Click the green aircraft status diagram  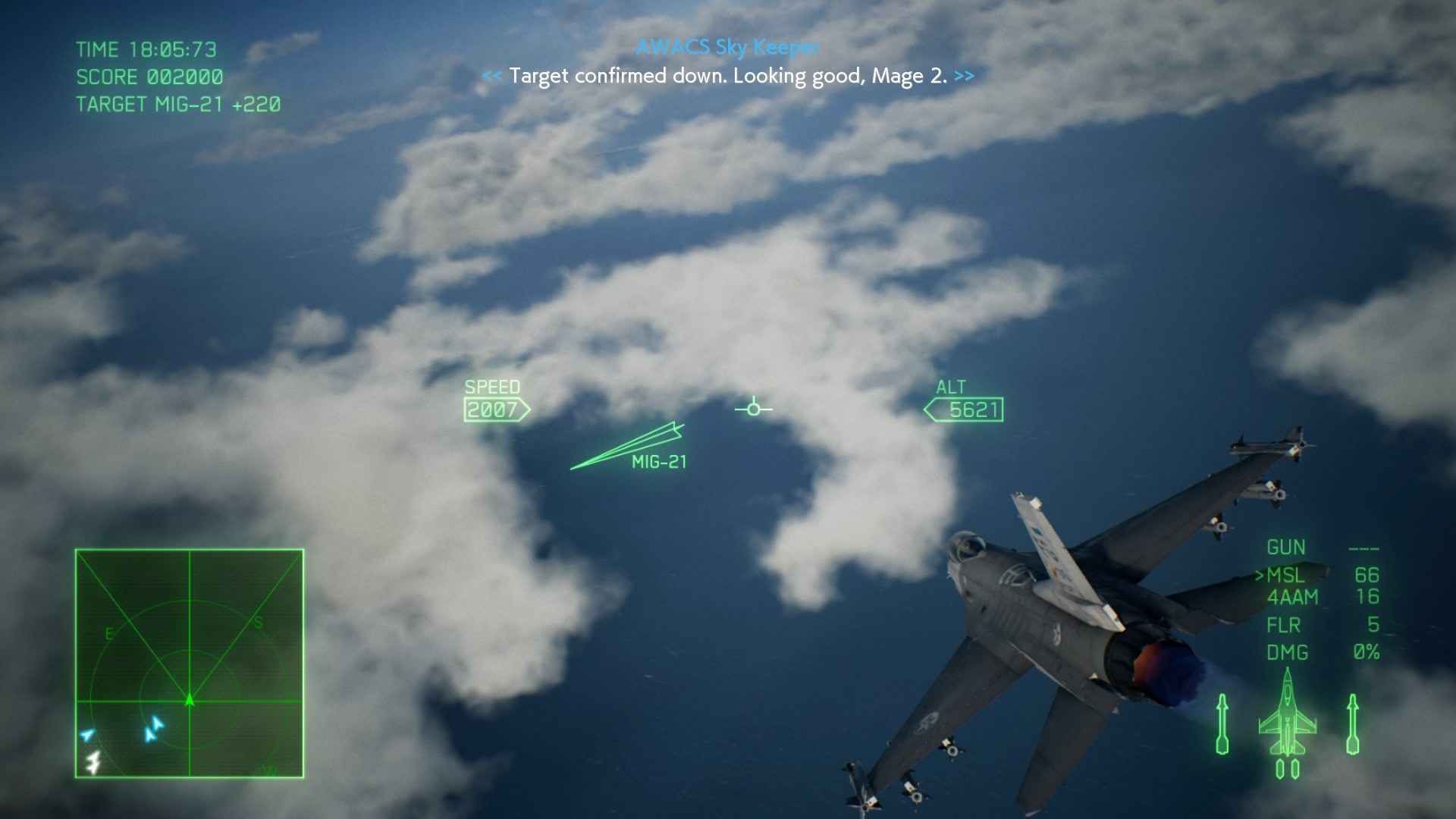tap(1287, 722)
